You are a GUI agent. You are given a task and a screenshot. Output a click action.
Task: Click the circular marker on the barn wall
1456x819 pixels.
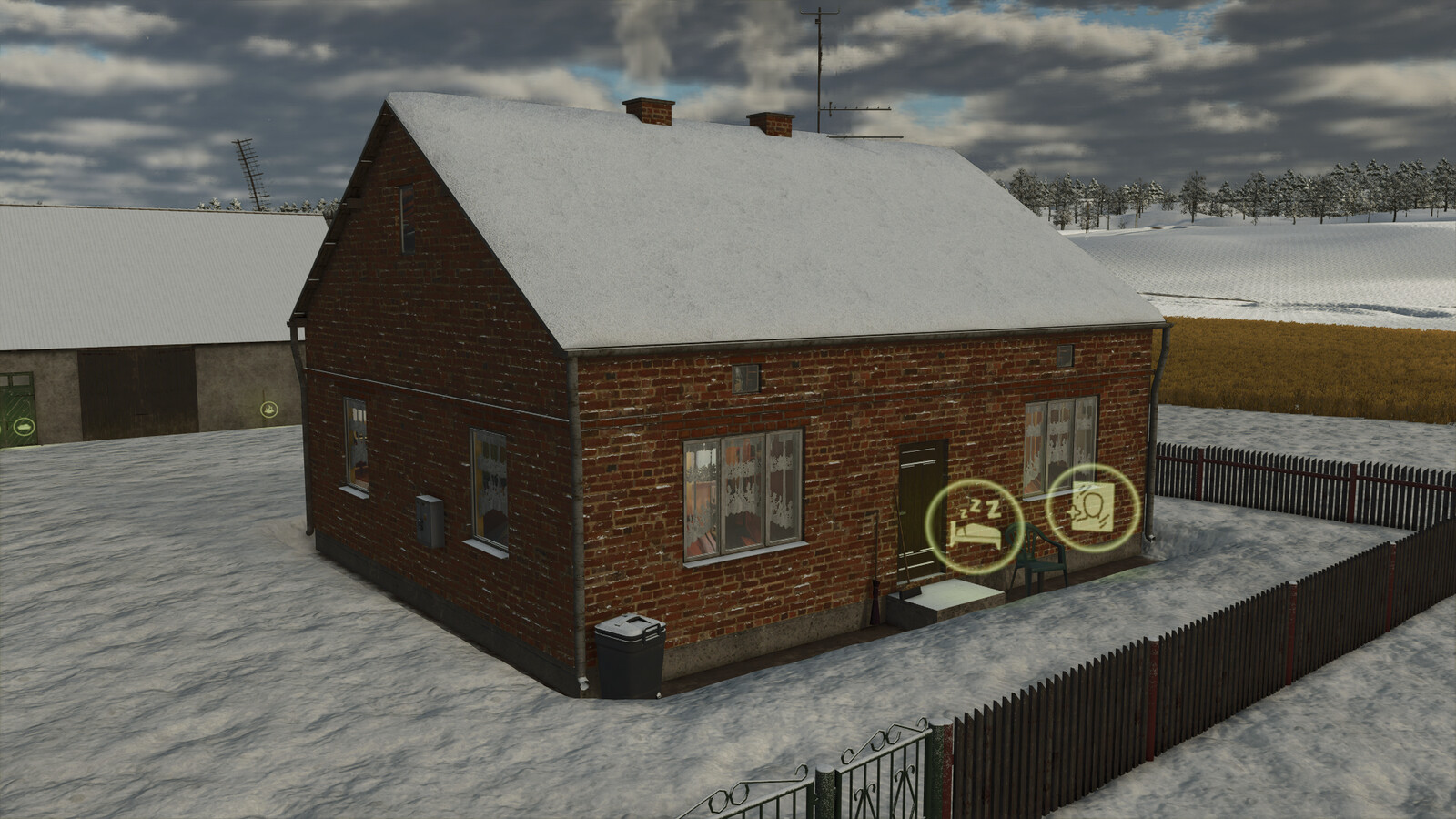268,409
